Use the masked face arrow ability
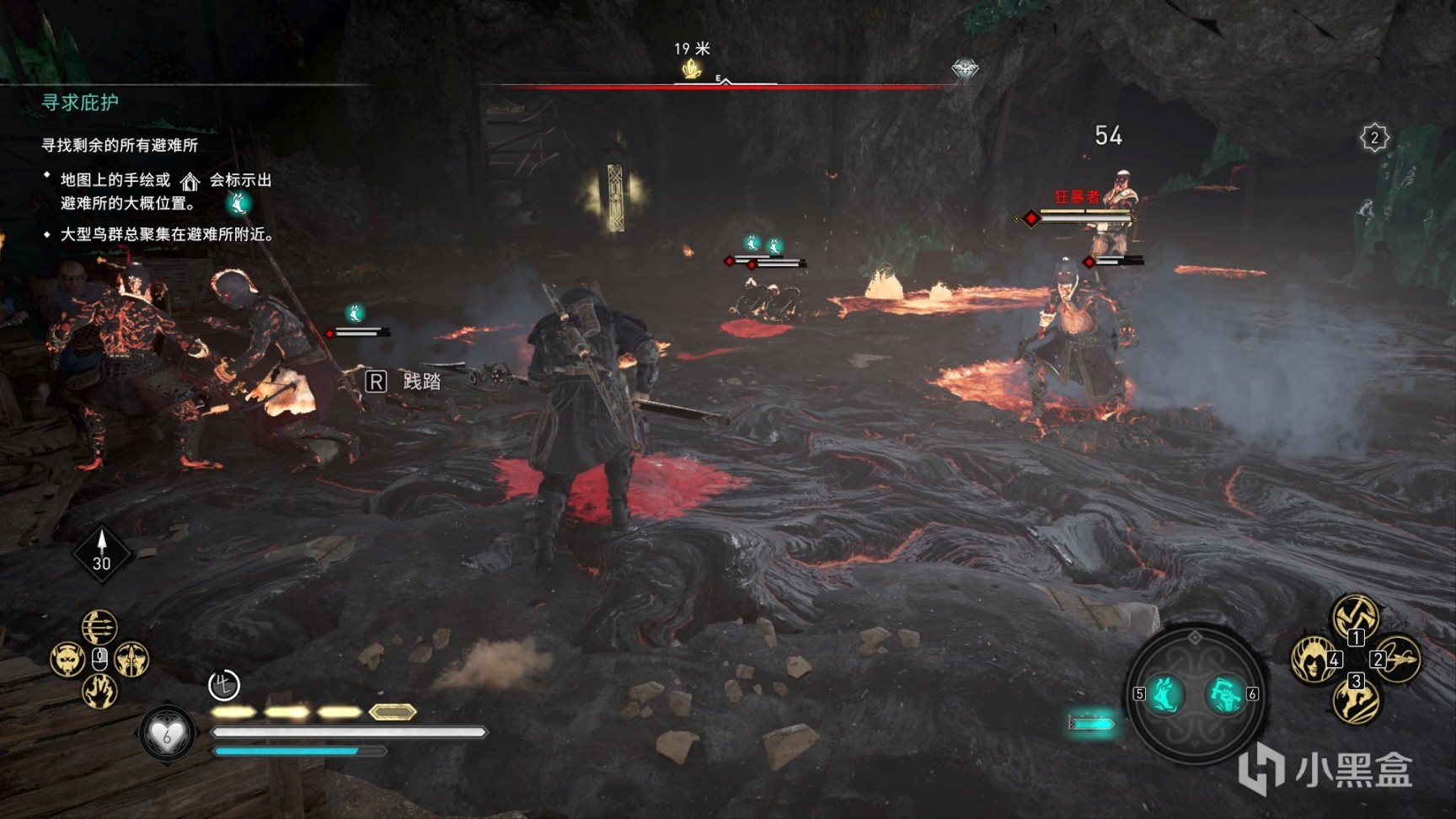This screenshot has height=819, width=1456. (x=131, y=659)
